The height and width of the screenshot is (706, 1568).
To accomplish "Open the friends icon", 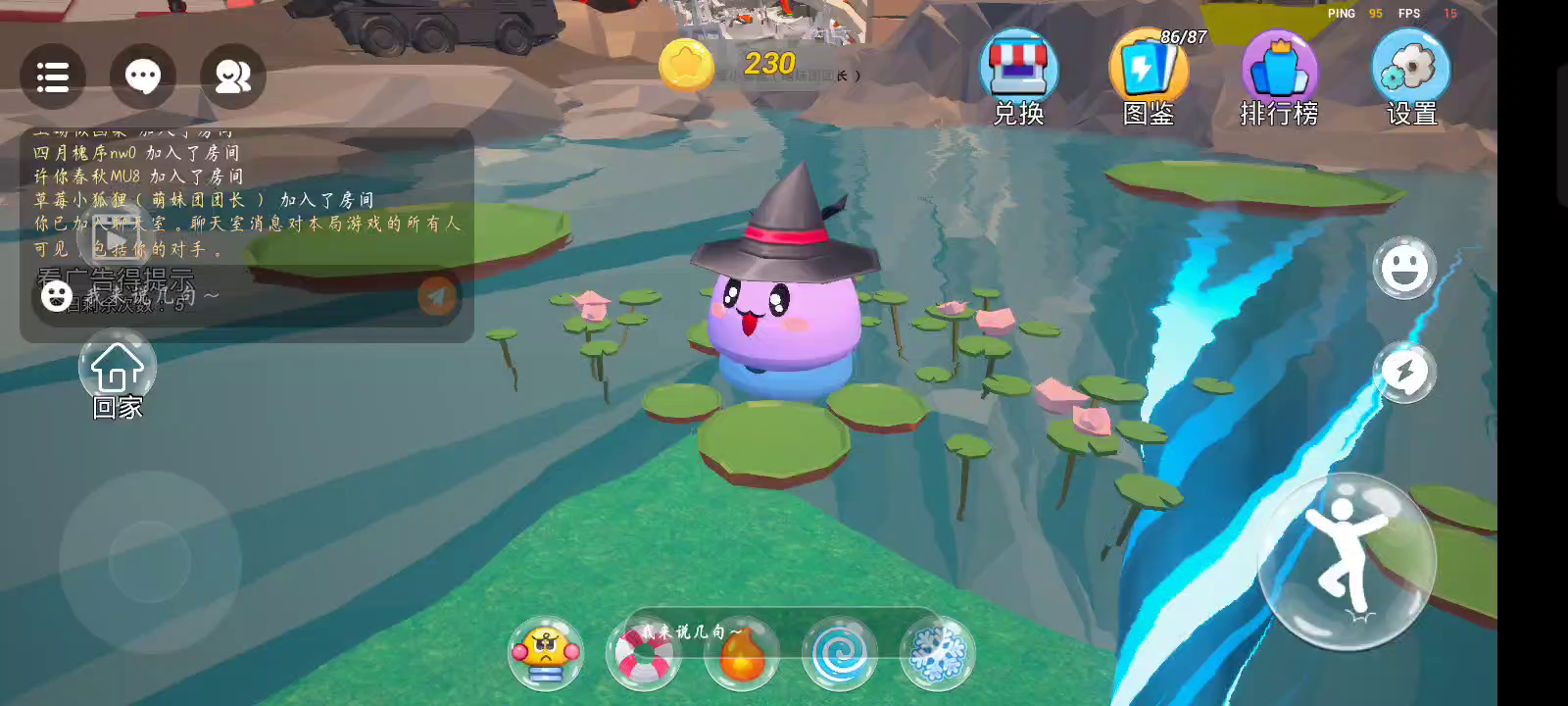I will tap(233, 76).
